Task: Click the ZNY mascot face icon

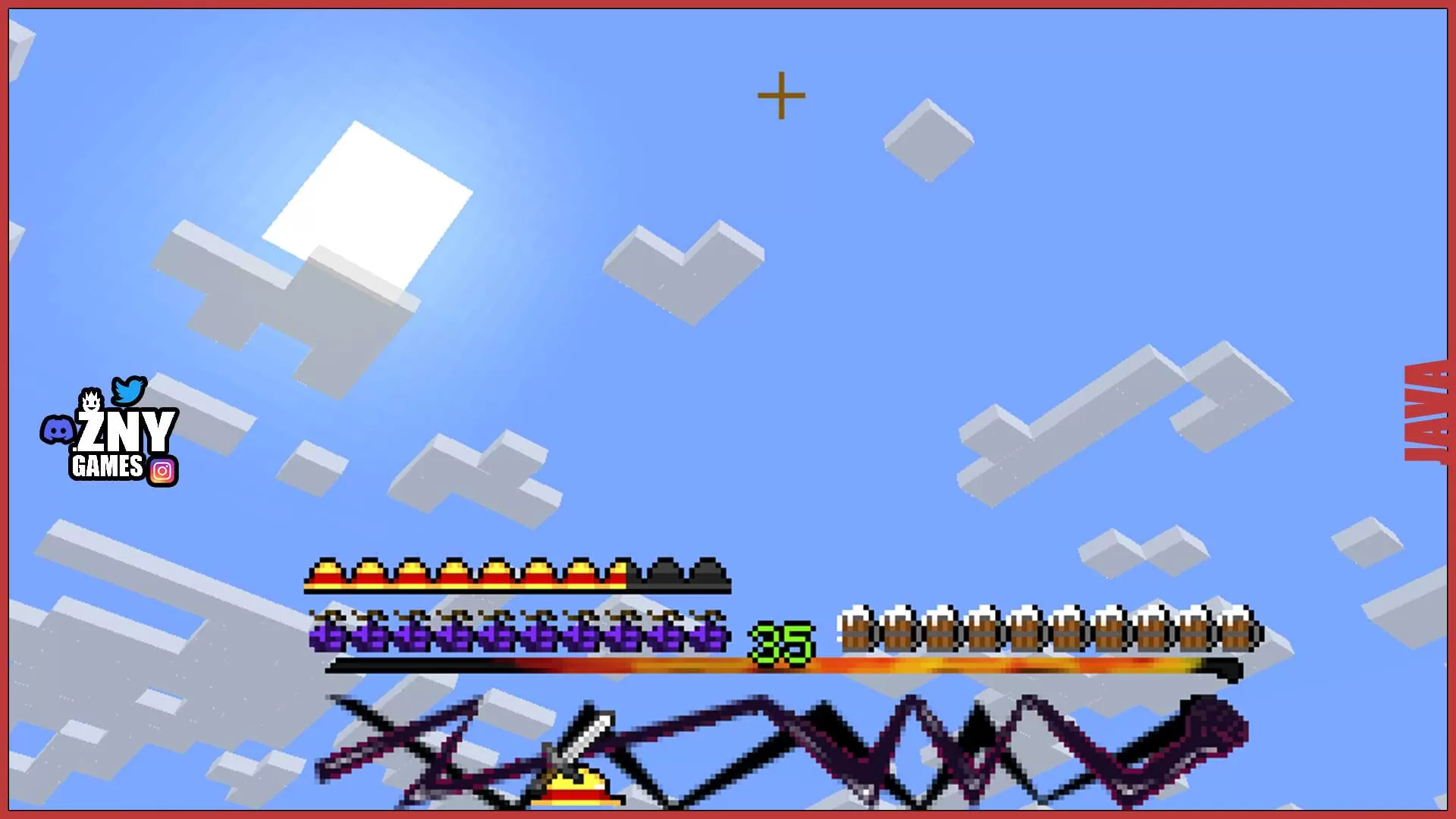Action: point(91,400)
